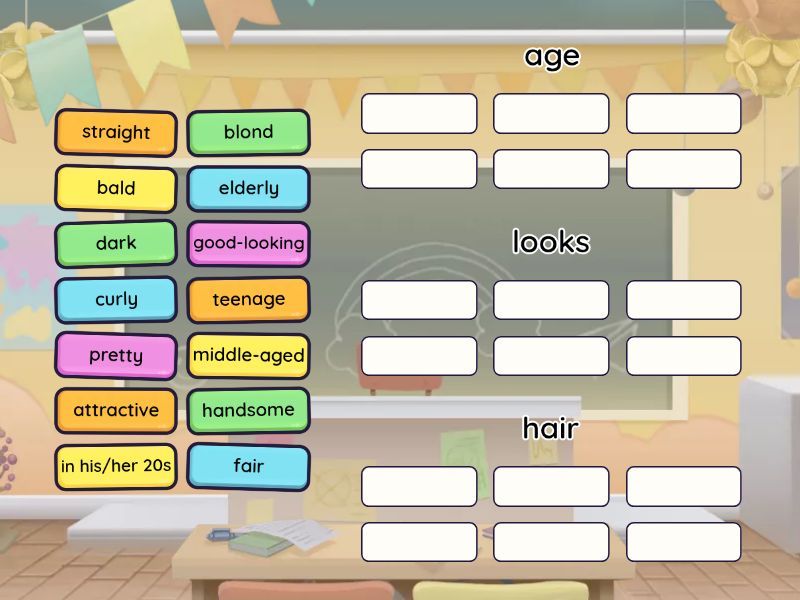Image resolution: width=800 pixels, height=600 pixels.
Task: Select the 'attractive' word tile
Action: pyautogui.click(x=116, y=410)
